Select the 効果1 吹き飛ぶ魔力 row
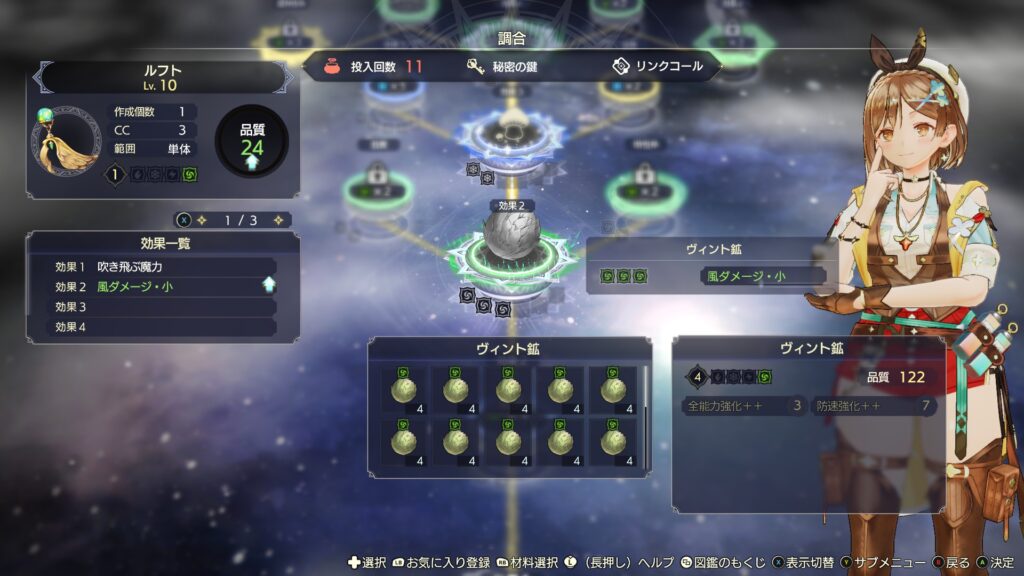Image resolution: width=1024 pixels, height=576 pixels. (x=165, y=267)
